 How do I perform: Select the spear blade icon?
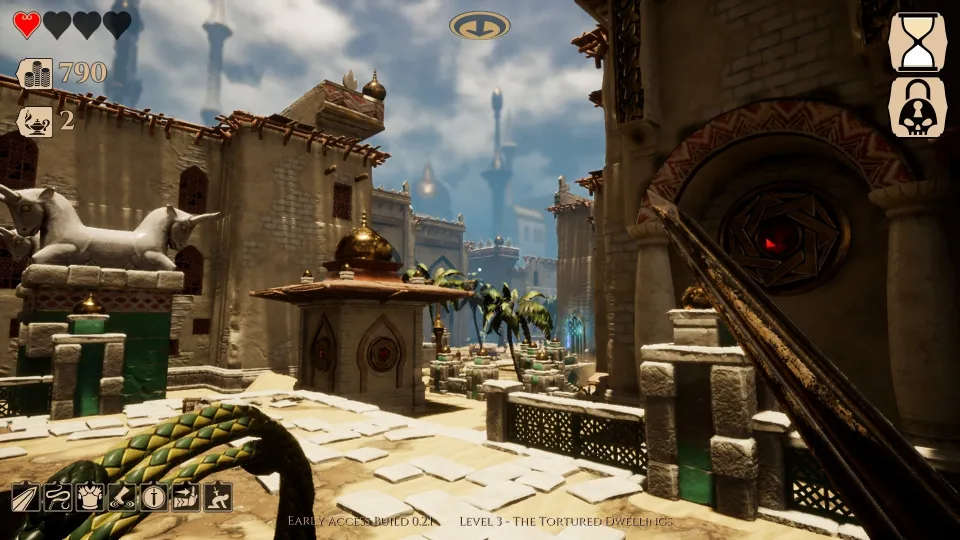26,496
